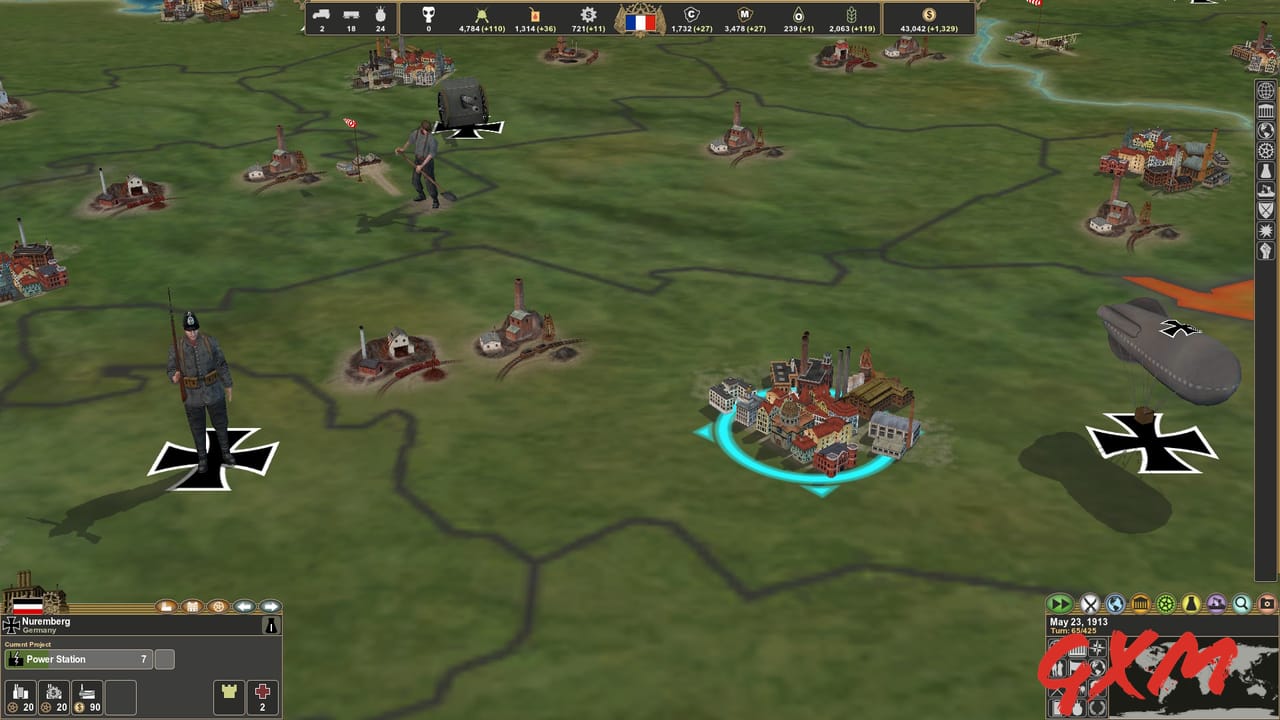Viewport: 1280px width, 720px height.
Task: Click the green production gear icon
Action: point(1168,603)
